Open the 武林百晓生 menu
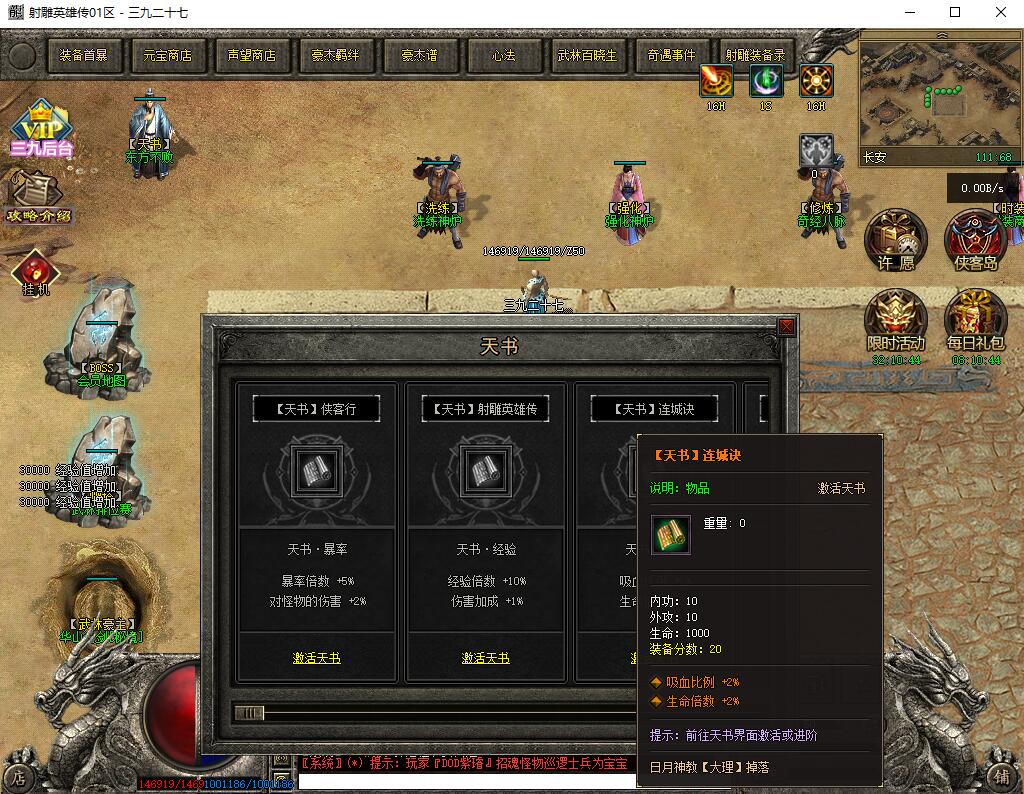Image resolution: width=1024 pixels, height=794 pixels. click(588, 55)
